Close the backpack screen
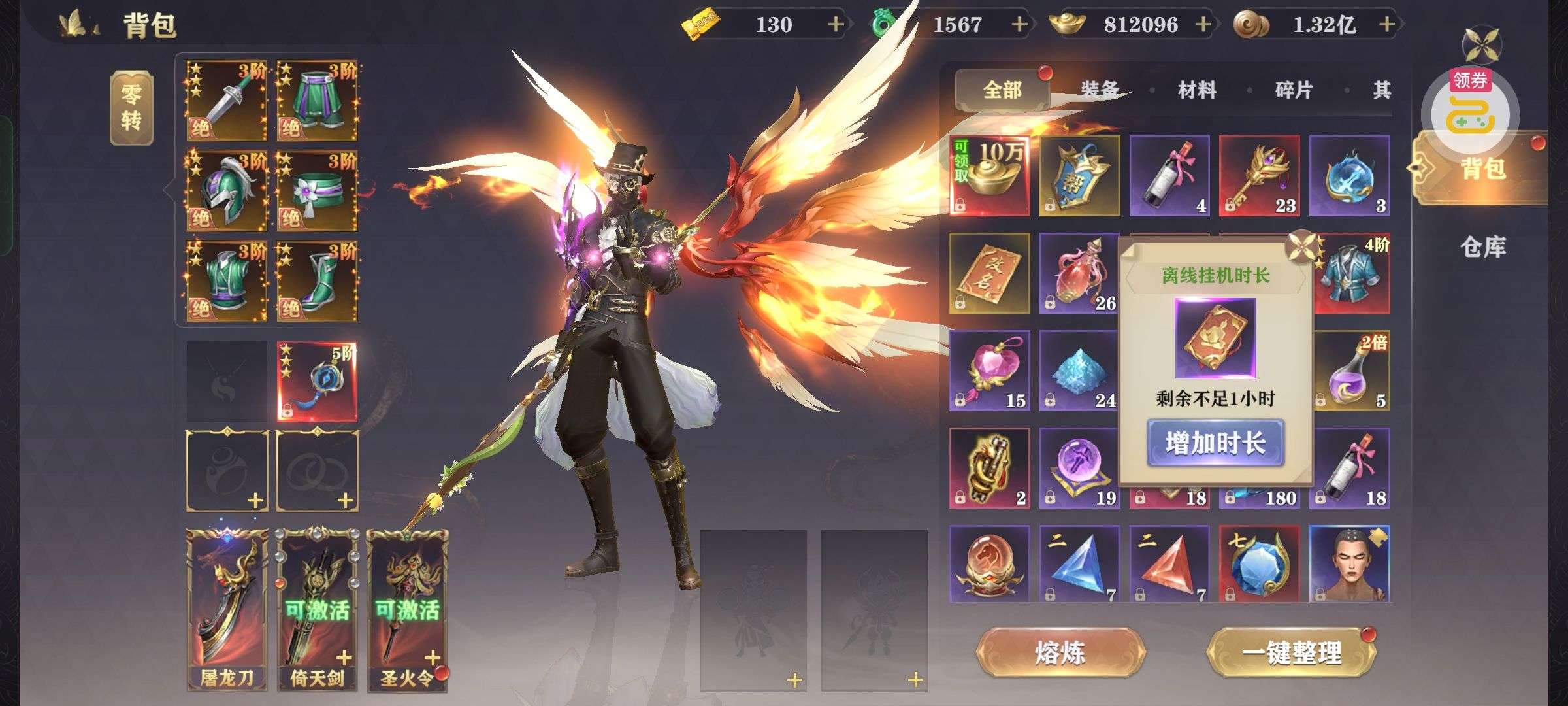The image size is (1568, 706). pyautogui.click(x=1482, y=44)
